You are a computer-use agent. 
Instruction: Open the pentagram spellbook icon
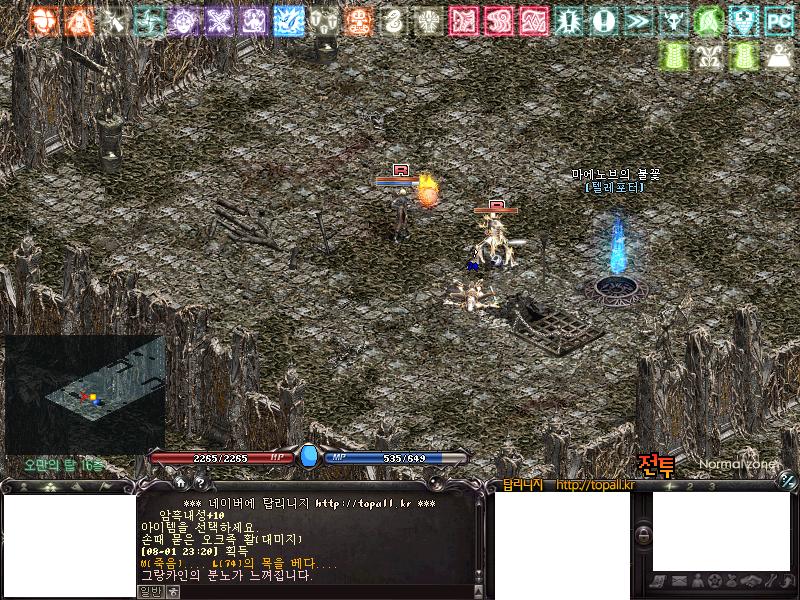point(715,581)
